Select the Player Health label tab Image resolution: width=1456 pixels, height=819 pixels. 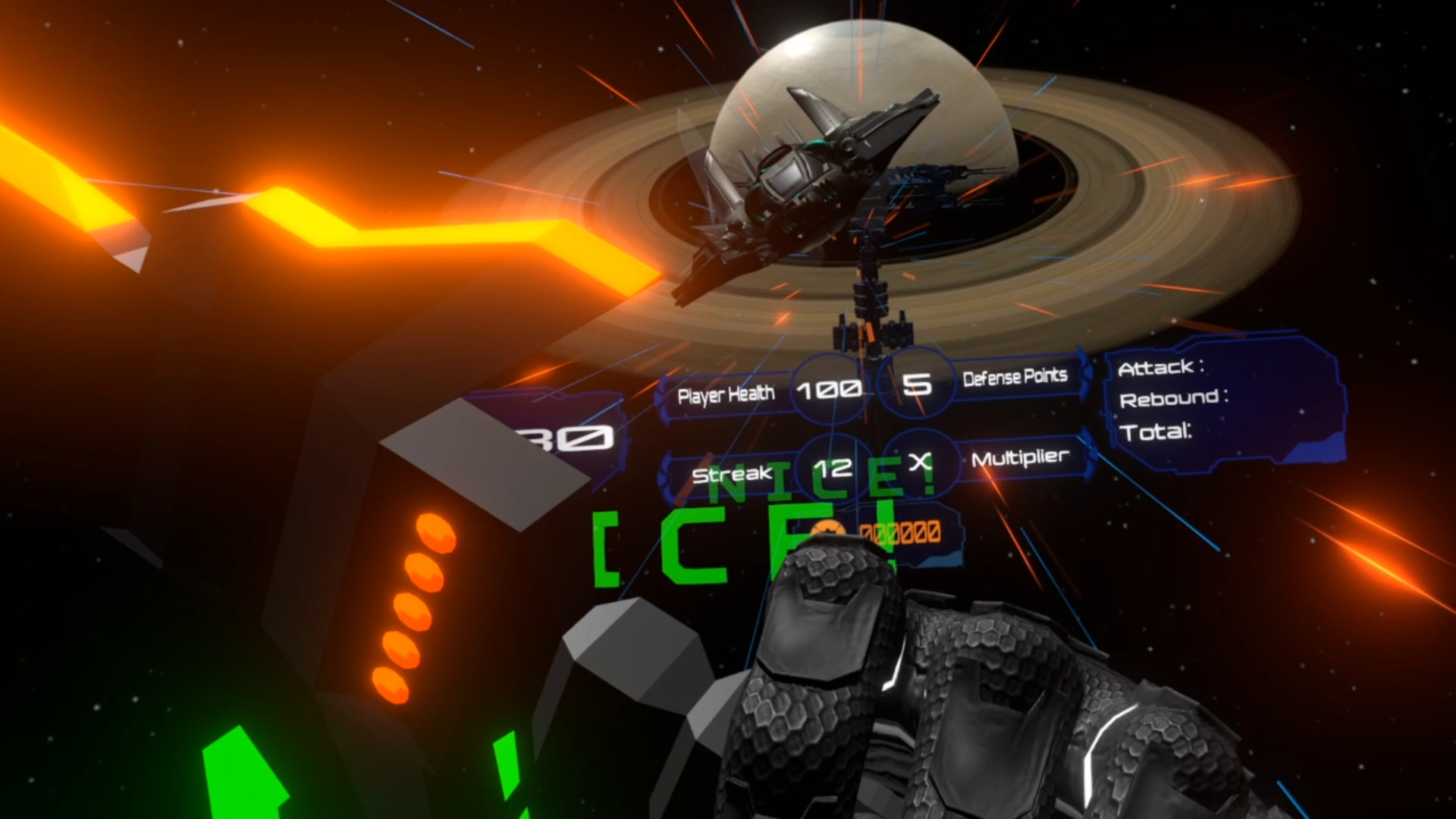pos(728,393)
